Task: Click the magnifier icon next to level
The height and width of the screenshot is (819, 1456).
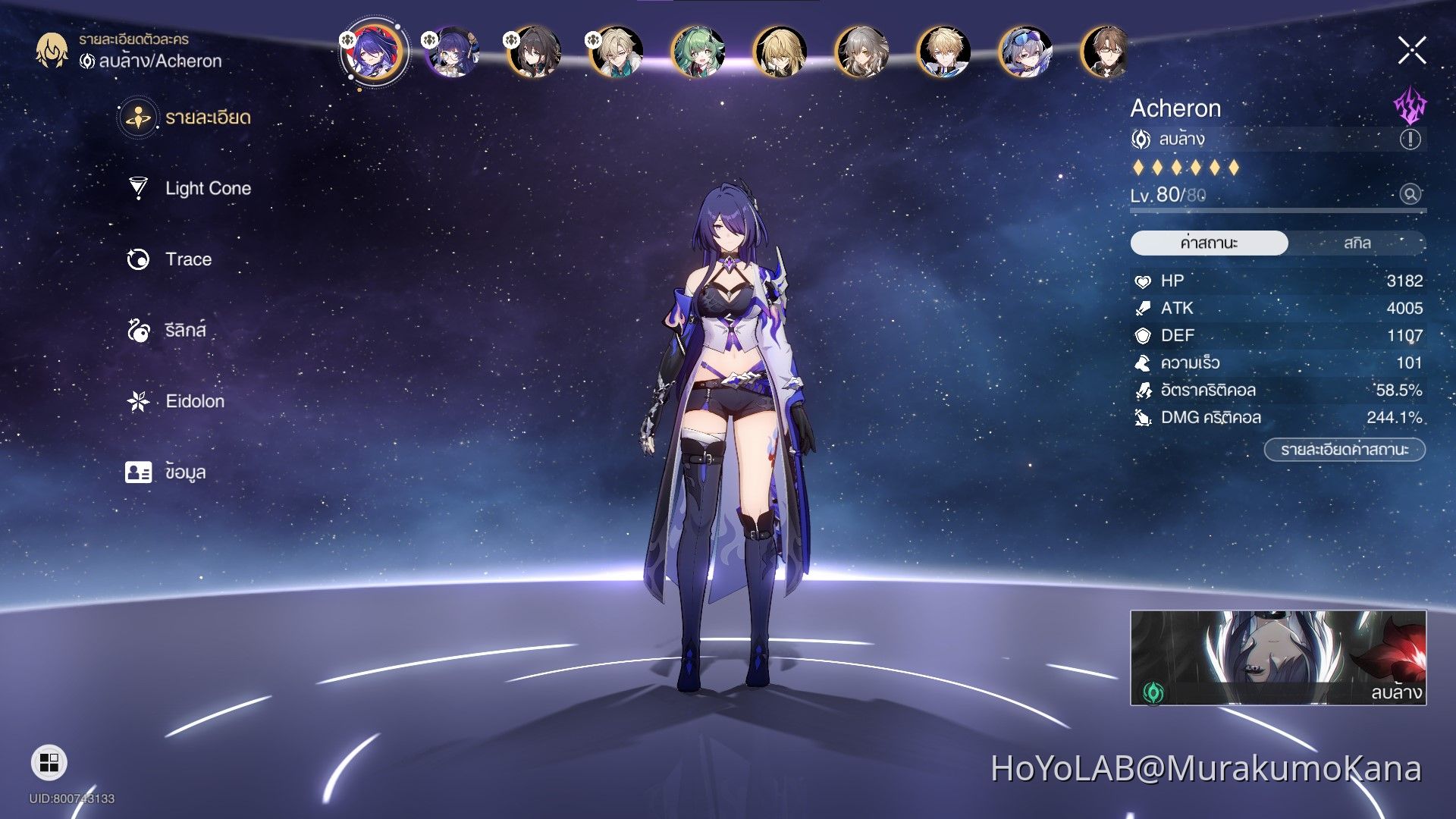Action: pyautogui.click(x=1410, y=194)
